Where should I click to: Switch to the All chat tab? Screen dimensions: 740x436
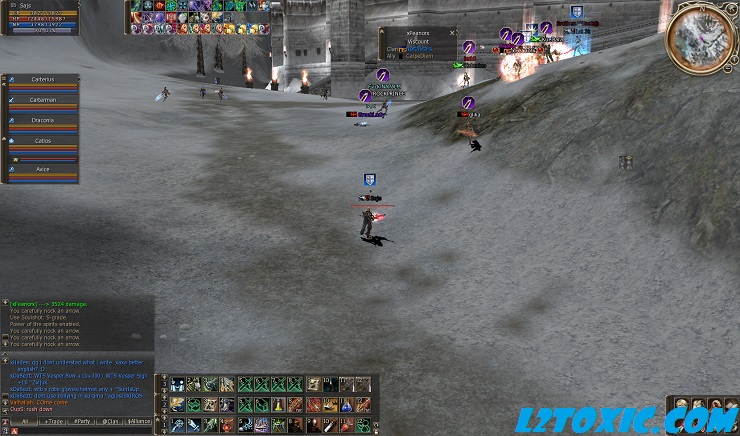pyautogui.click(x=25, y=422)
